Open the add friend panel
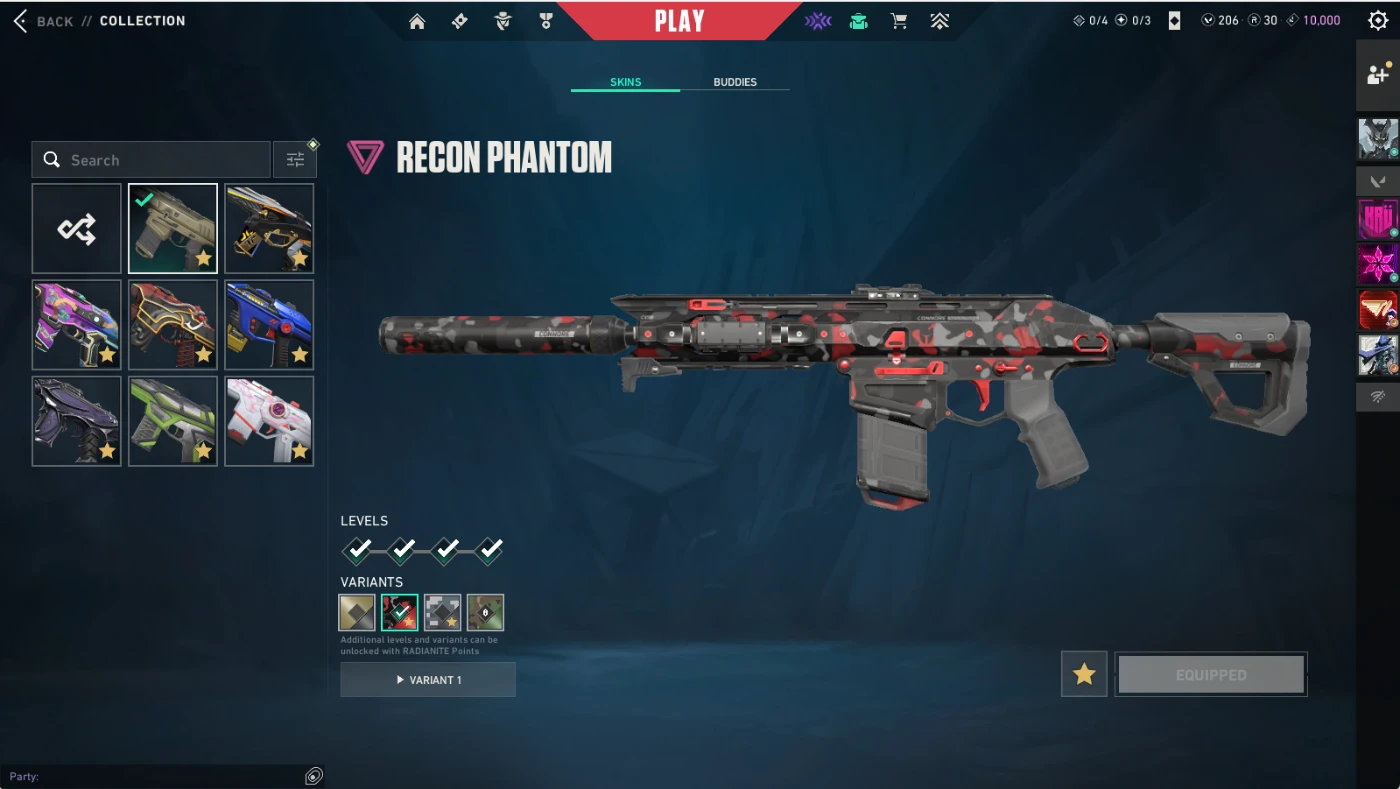Screen dimensions: 1400x789 (x=1377, y=75)
